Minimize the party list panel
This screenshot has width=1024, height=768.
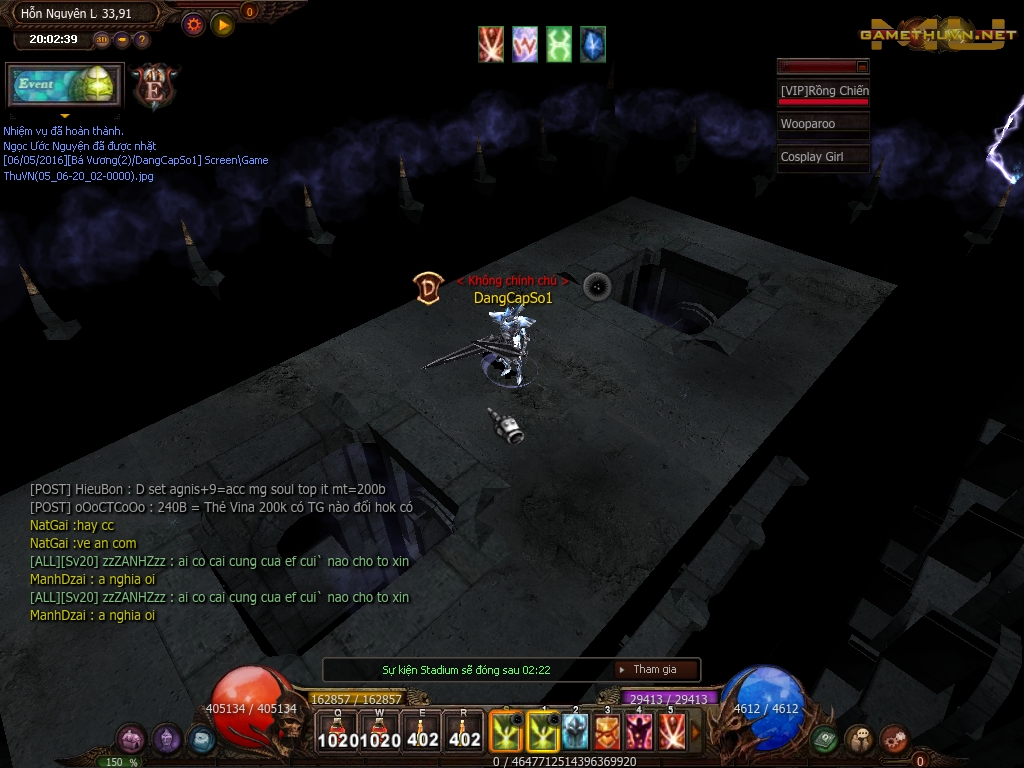[862, 66]
